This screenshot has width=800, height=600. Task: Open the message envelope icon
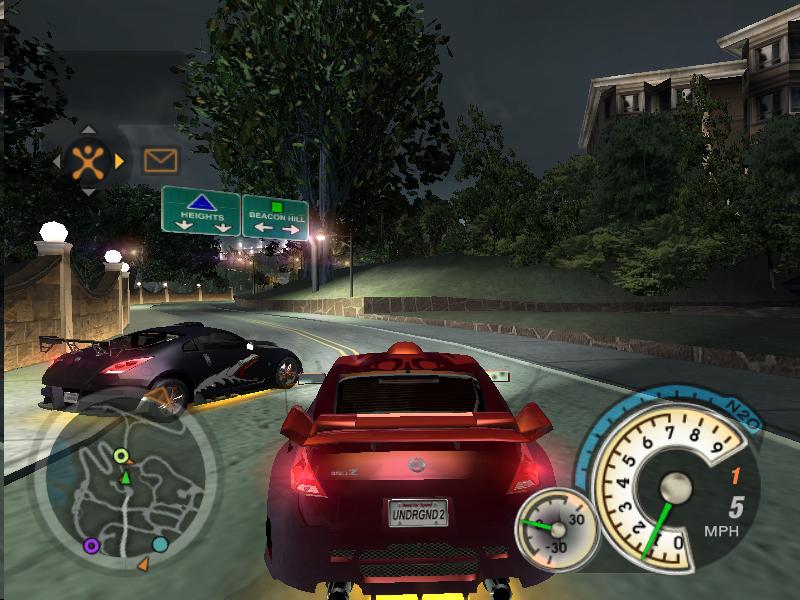click(160, 160)
